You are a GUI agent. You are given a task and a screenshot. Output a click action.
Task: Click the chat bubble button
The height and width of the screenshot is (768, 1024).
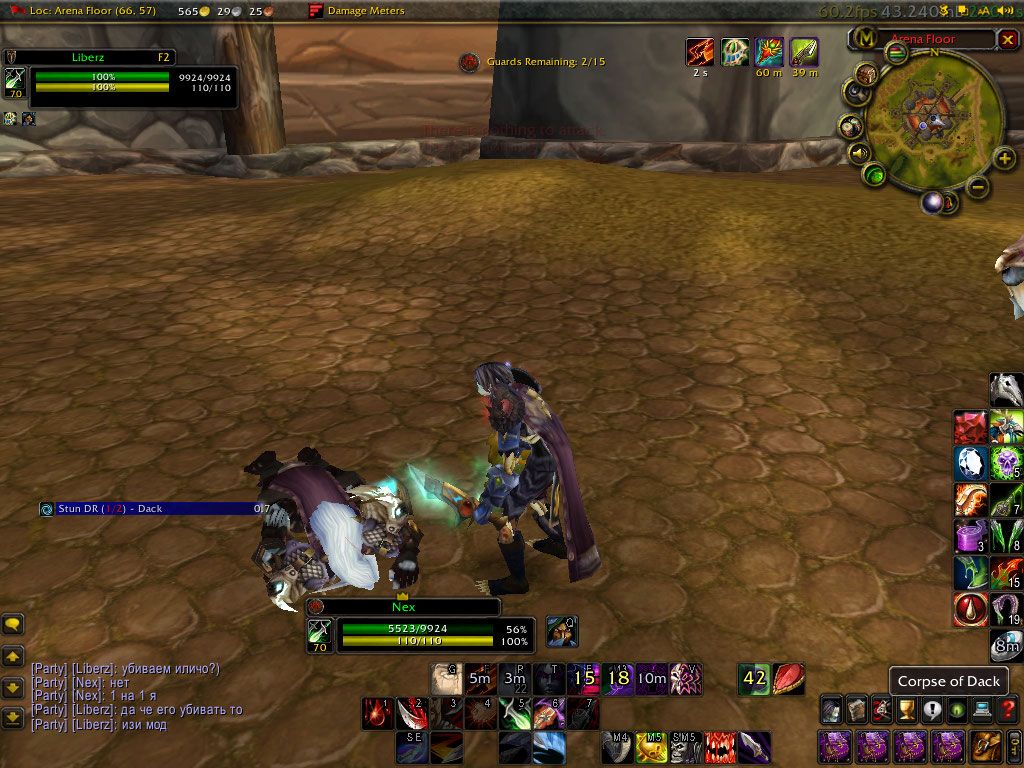(x=13, y=624)
